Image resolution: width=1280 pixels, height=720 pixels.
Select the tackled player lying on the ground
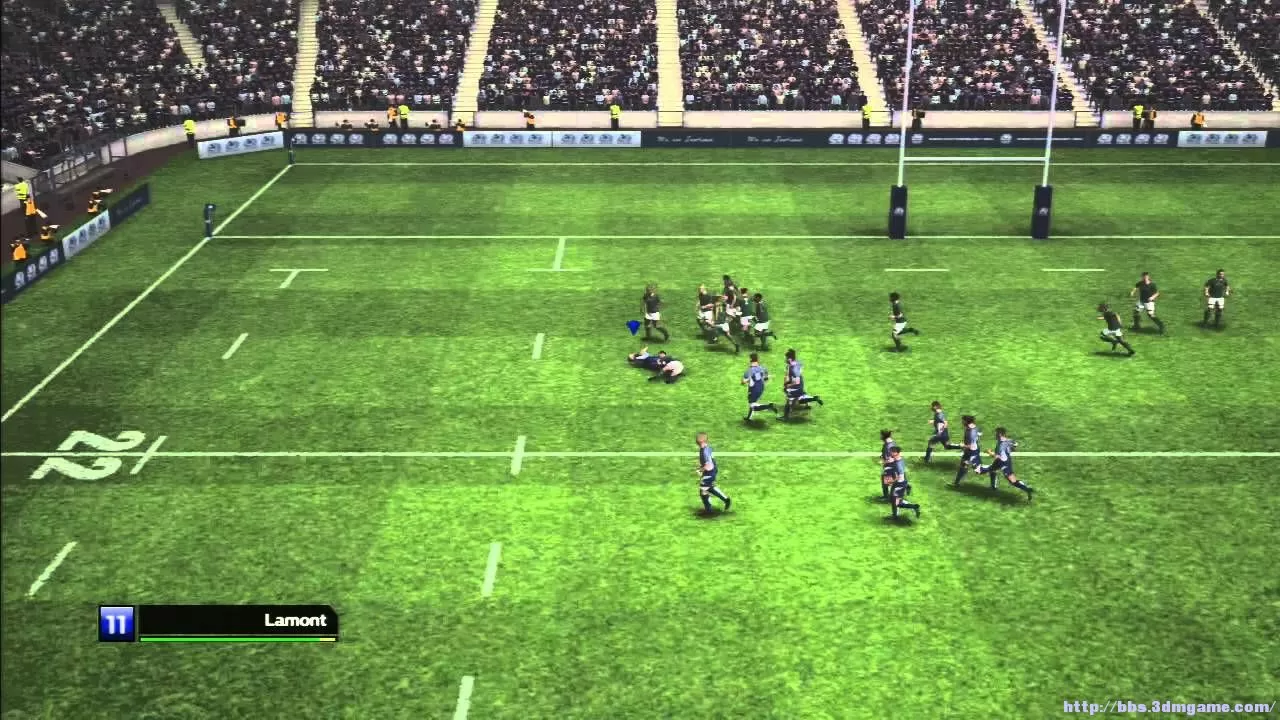pyautogui.click(x=655, y=365)
